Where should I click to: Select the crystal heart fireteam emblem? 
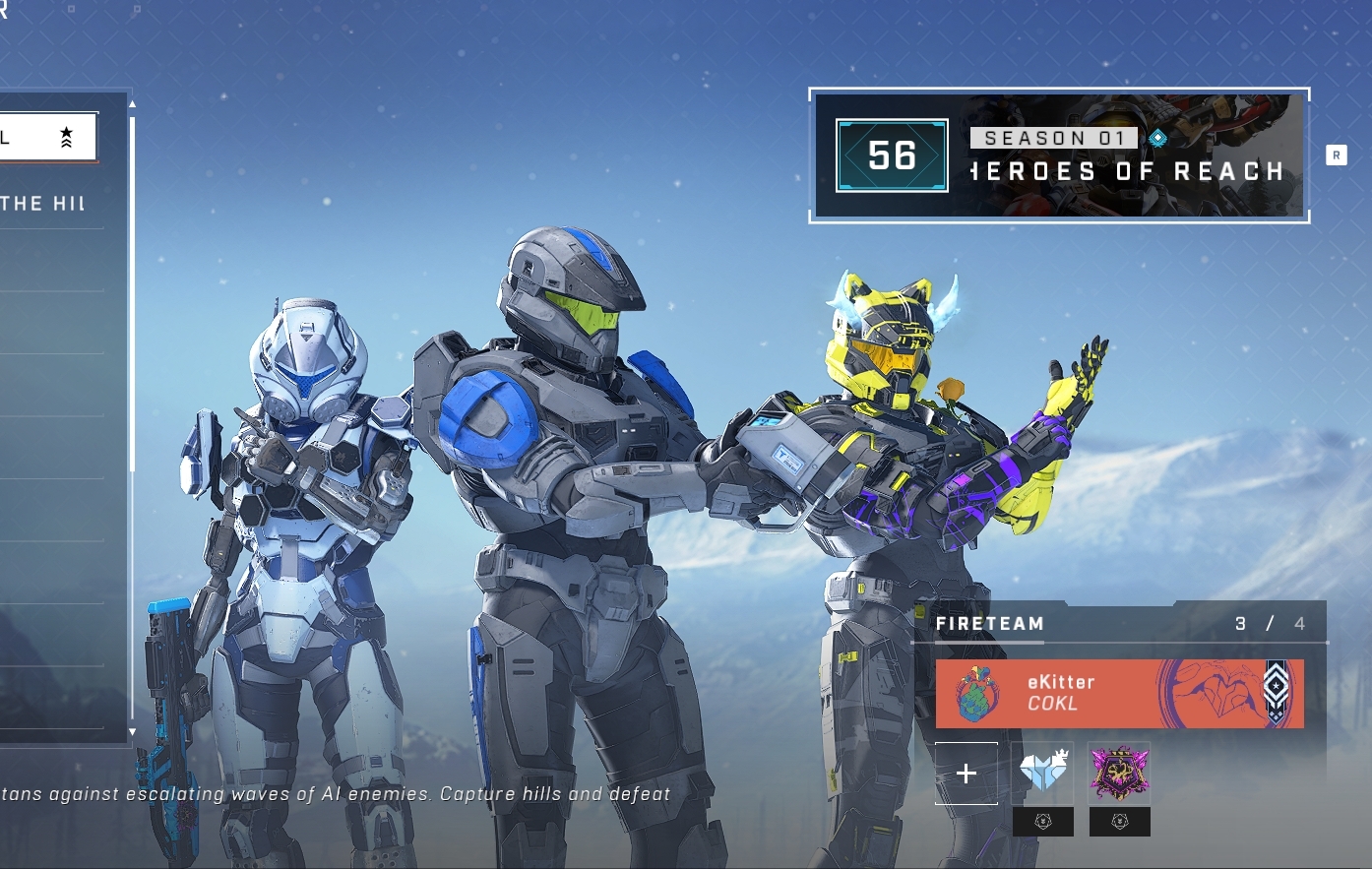pos(1043,773)
